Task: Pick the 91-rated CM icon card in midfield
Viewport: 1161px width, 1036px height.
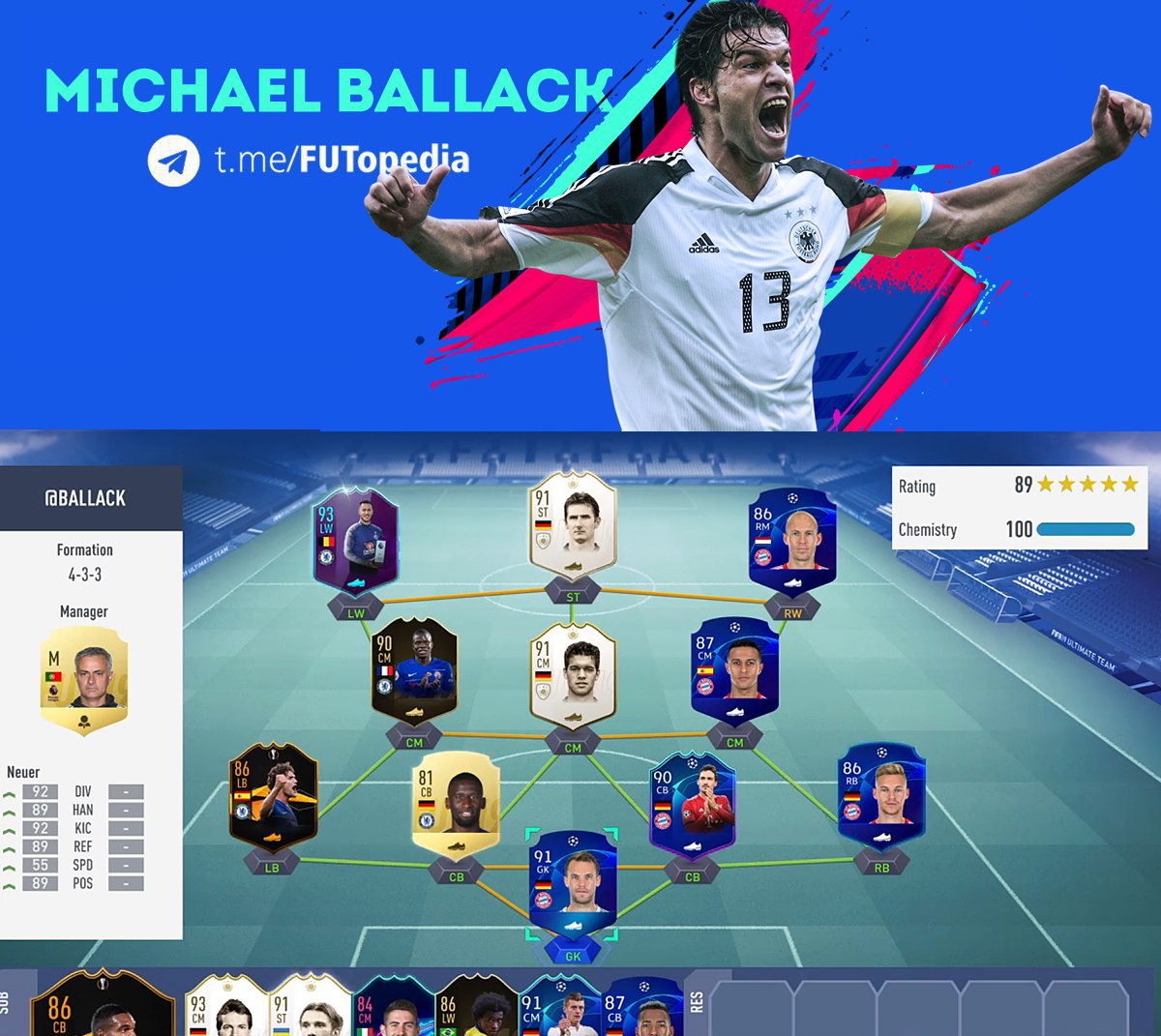Action: [x=573, y=675]
